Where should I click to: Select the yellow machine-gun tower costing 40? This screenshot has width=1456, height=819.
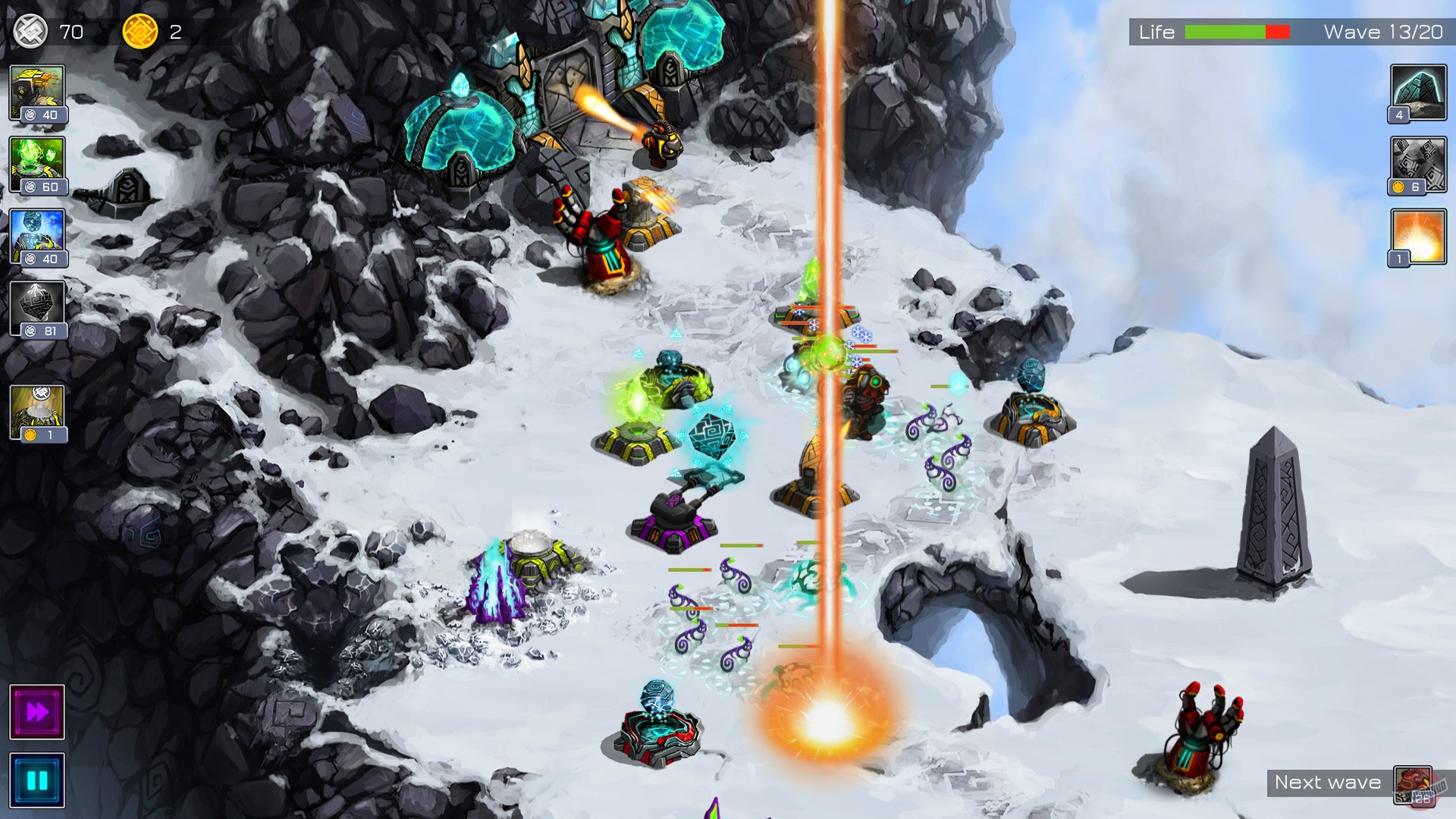(36, 89)
